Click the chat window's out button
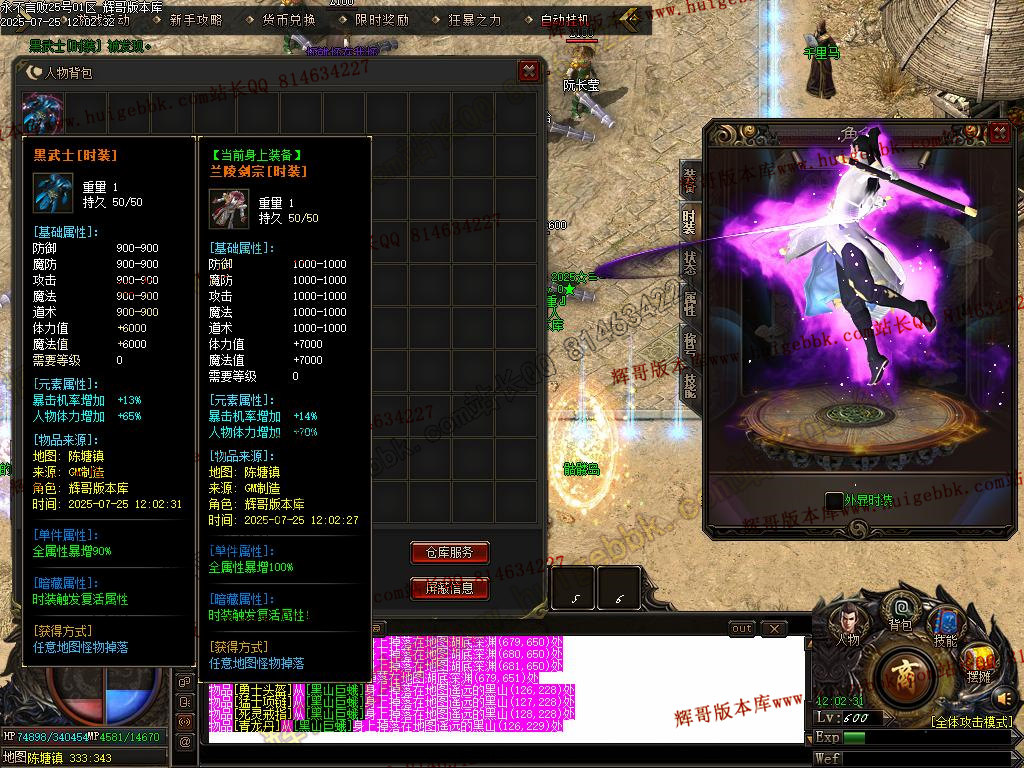 pyautogui.click(x=741, y=629)
